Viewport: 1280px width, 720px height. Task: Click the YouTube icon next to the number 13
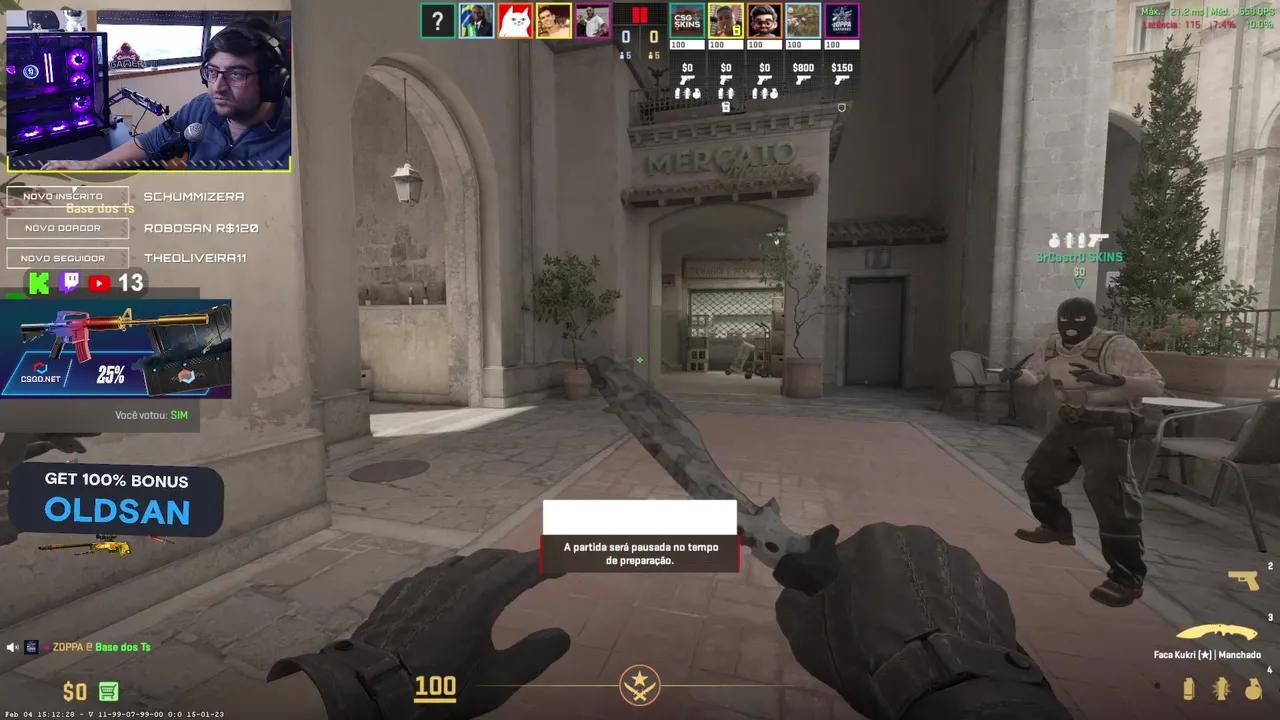[x=98, y=283]
